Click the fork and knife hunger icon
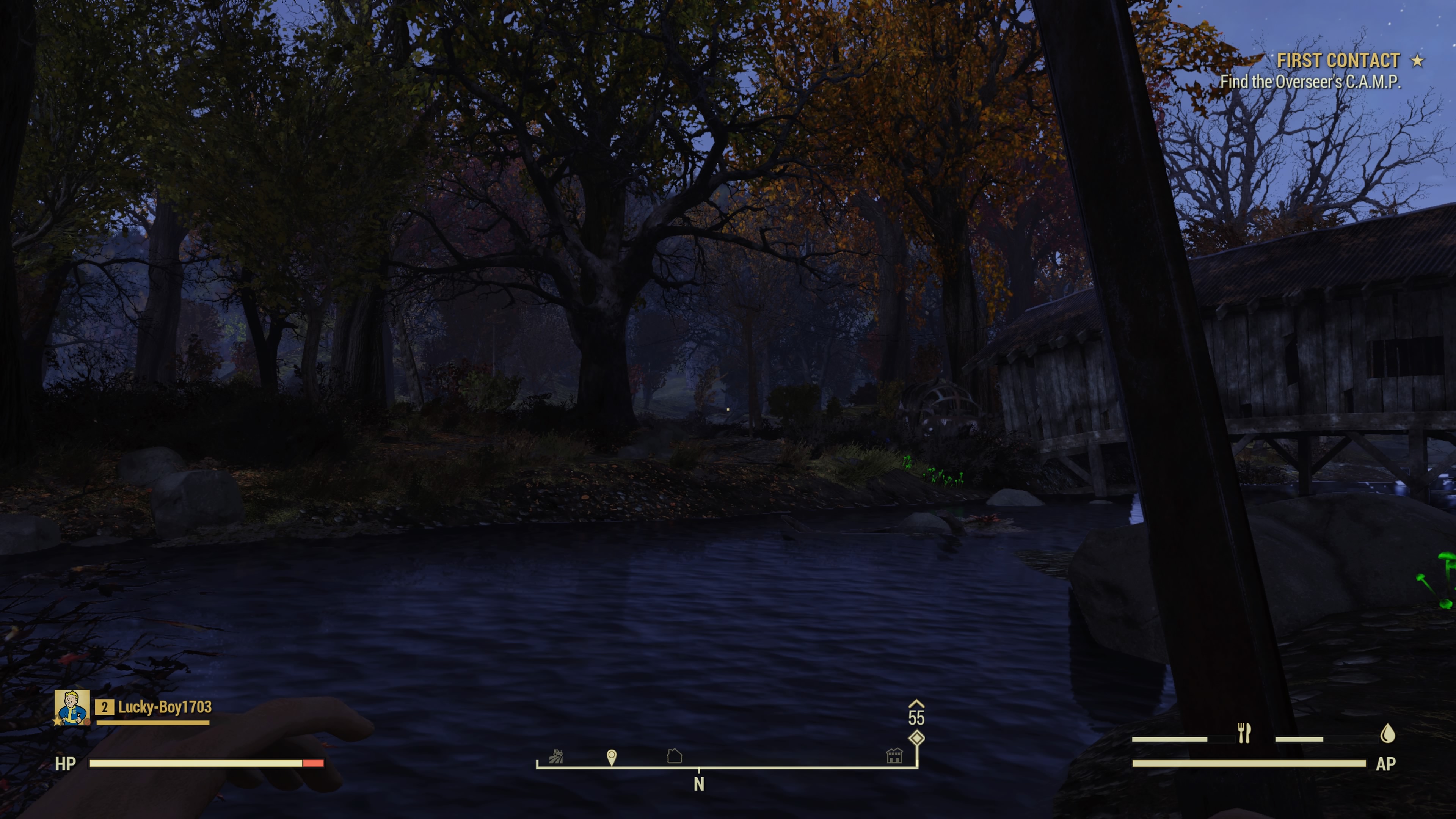The width and height of the screenshot is (1456, 819). (1244, 733)
